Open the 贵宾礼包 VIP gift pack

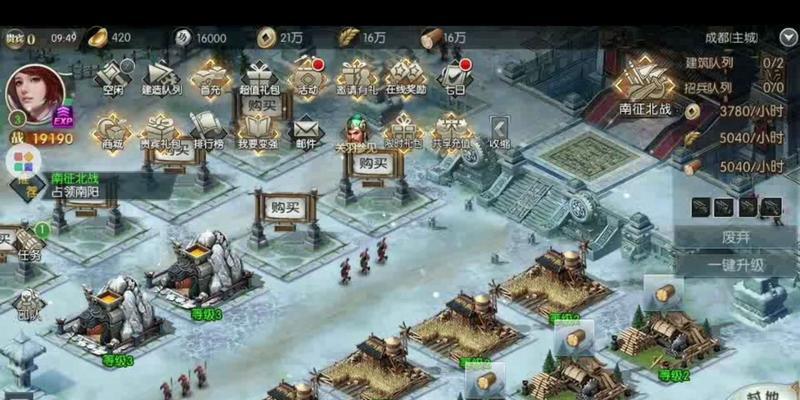point(160,130)
